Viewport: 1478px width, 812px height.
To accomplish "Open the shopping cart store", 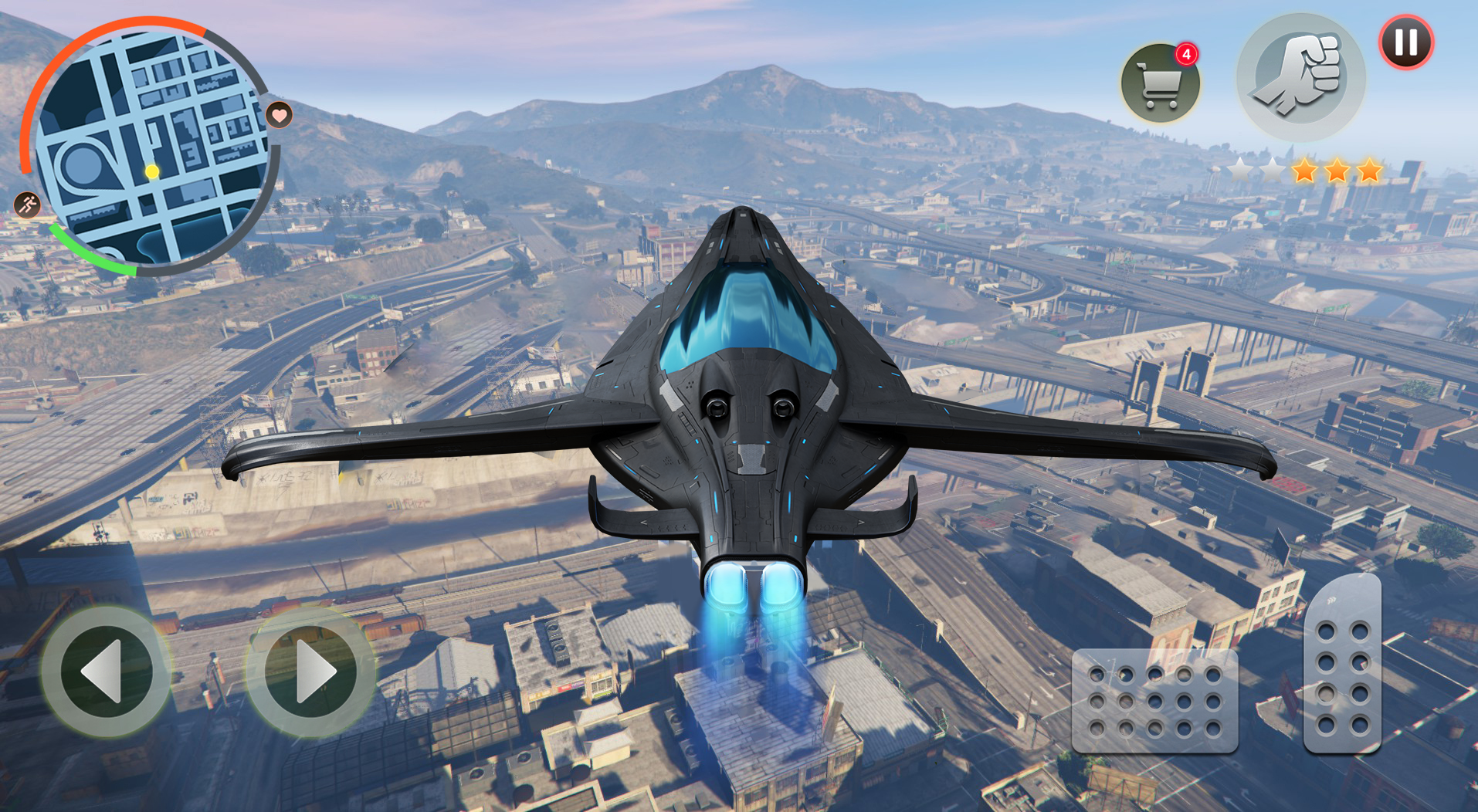I will coord(1160,83).
